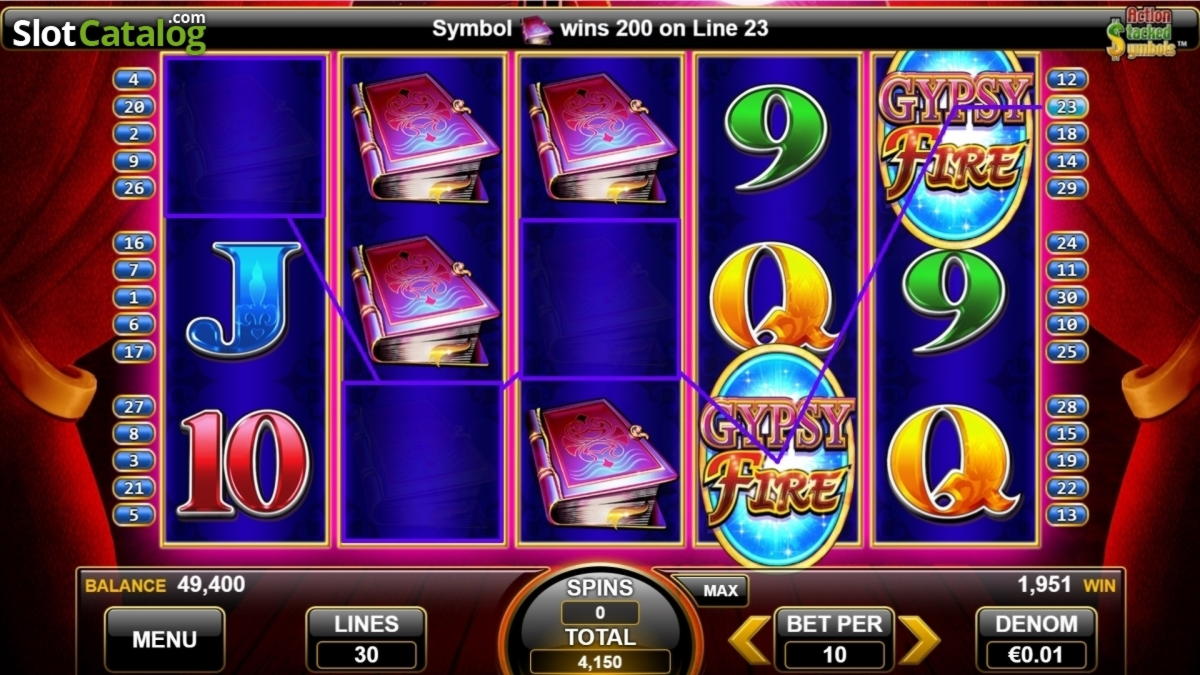
Task: Choose payline number 27 marker
Action: [134, 406]
